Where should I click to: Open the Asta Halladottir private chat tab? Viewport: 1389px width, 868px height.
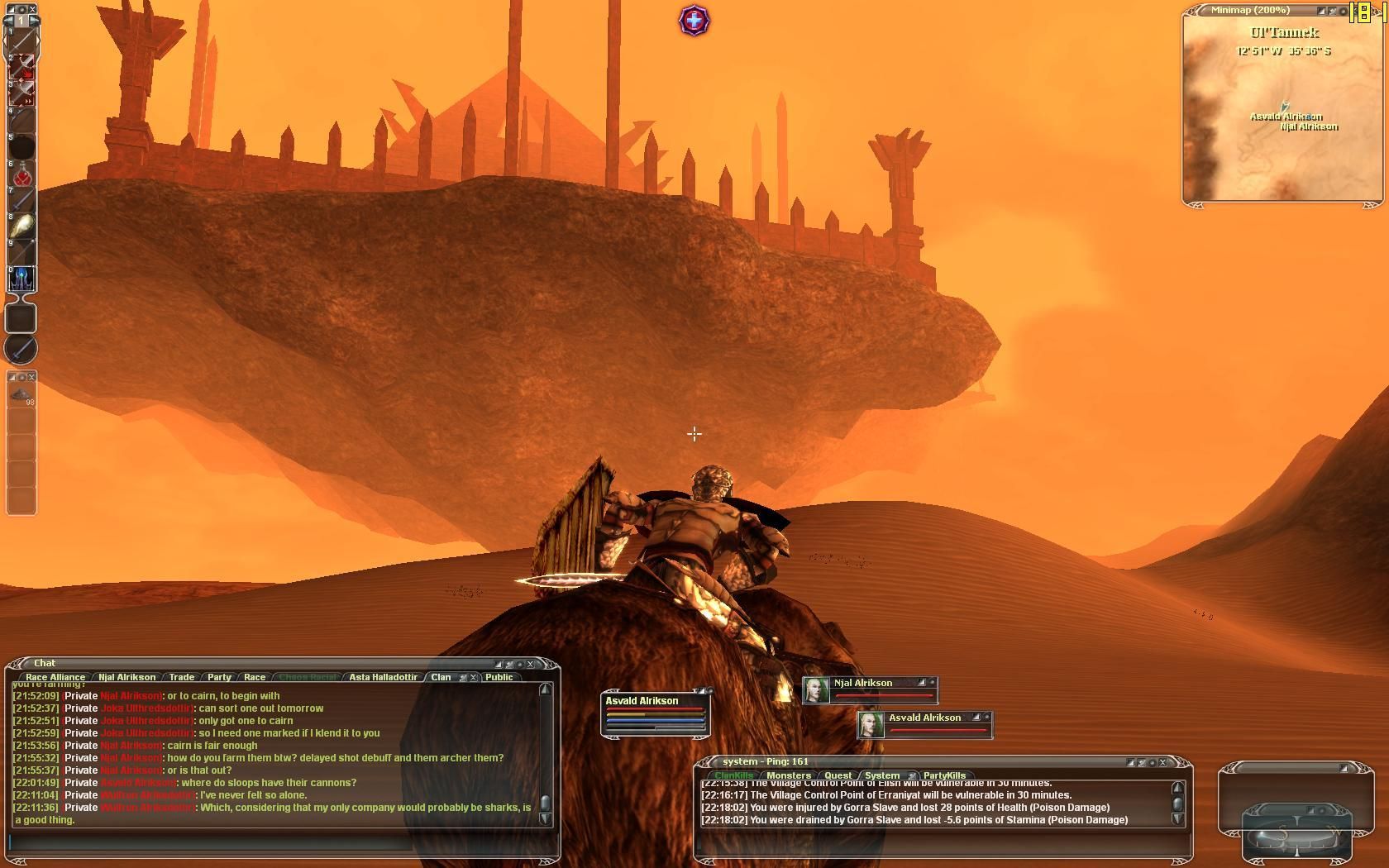(383, 677)
